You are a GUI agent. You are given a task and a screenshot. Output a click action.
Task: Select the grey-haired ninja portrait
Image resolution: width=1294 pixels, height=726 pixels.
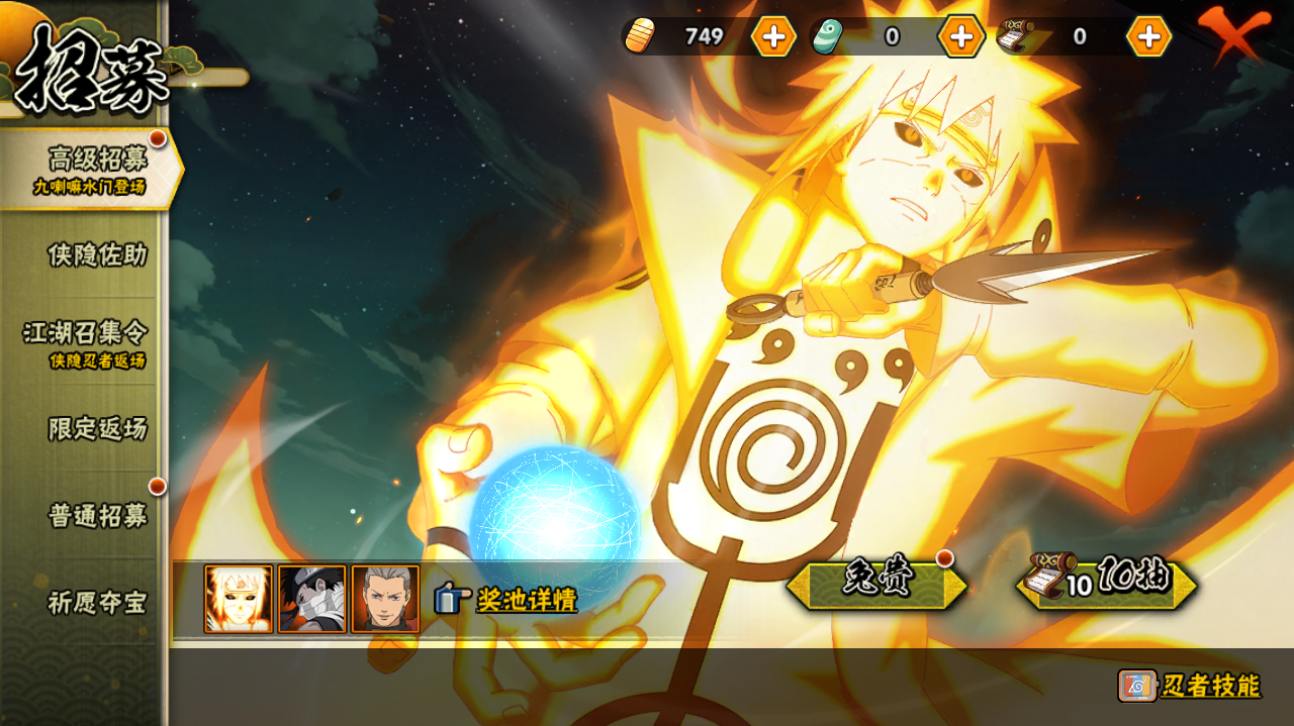click(385, 599)
